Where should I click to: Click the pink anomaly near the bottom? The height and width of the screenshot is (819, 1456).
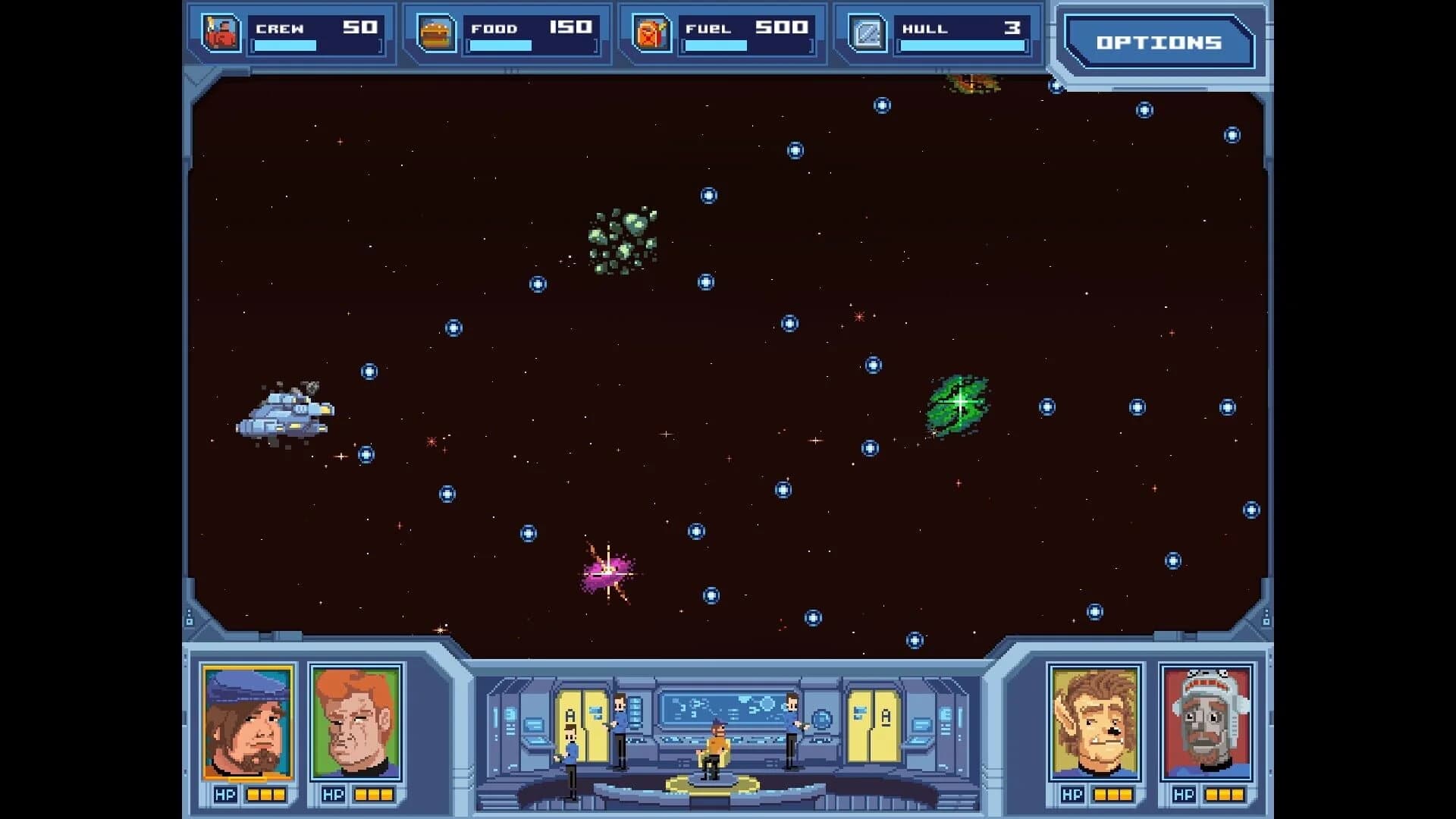click(x=607, y=574)
